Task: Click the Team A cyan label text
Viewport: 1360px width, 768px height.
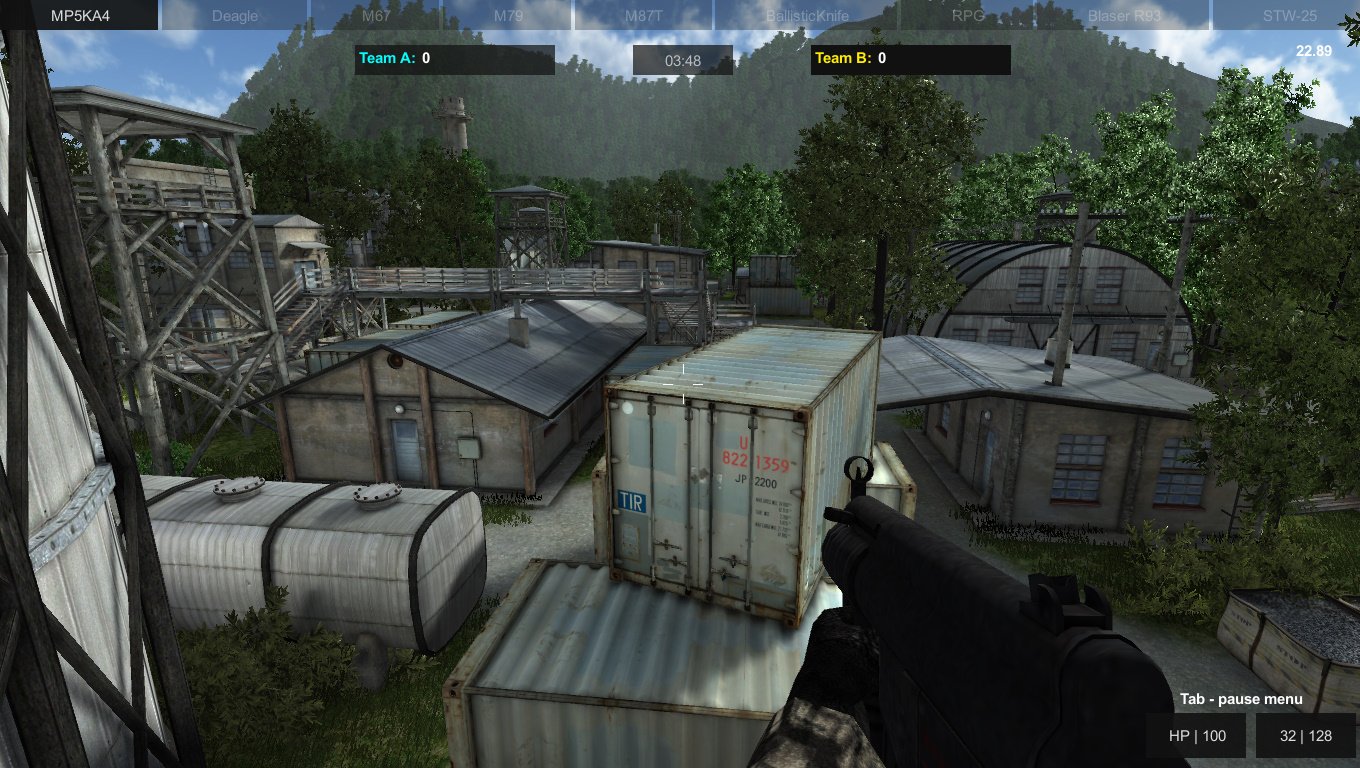Action: click(x=385, y=58)
